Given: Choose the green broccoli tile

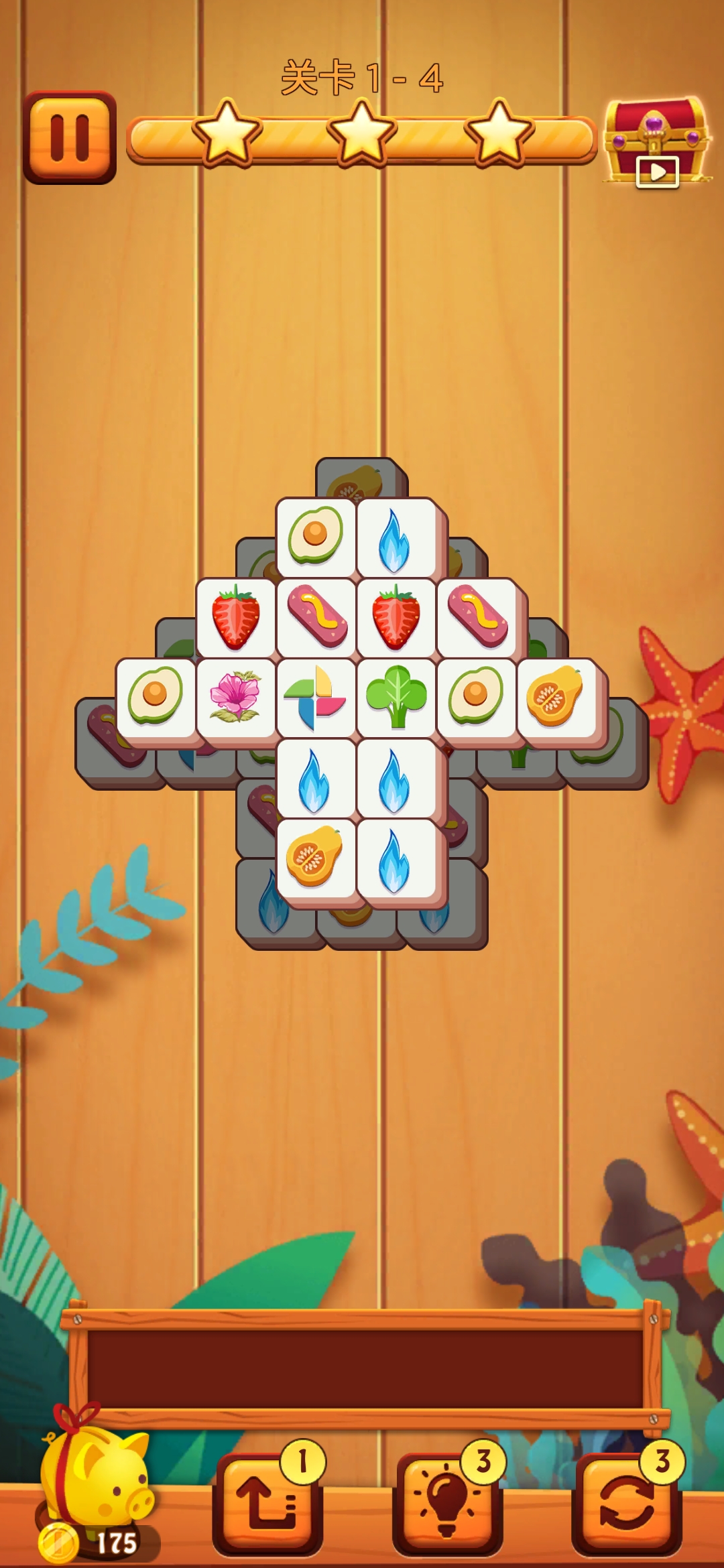Looking at the screenshot, I should [x=396, y=697].
